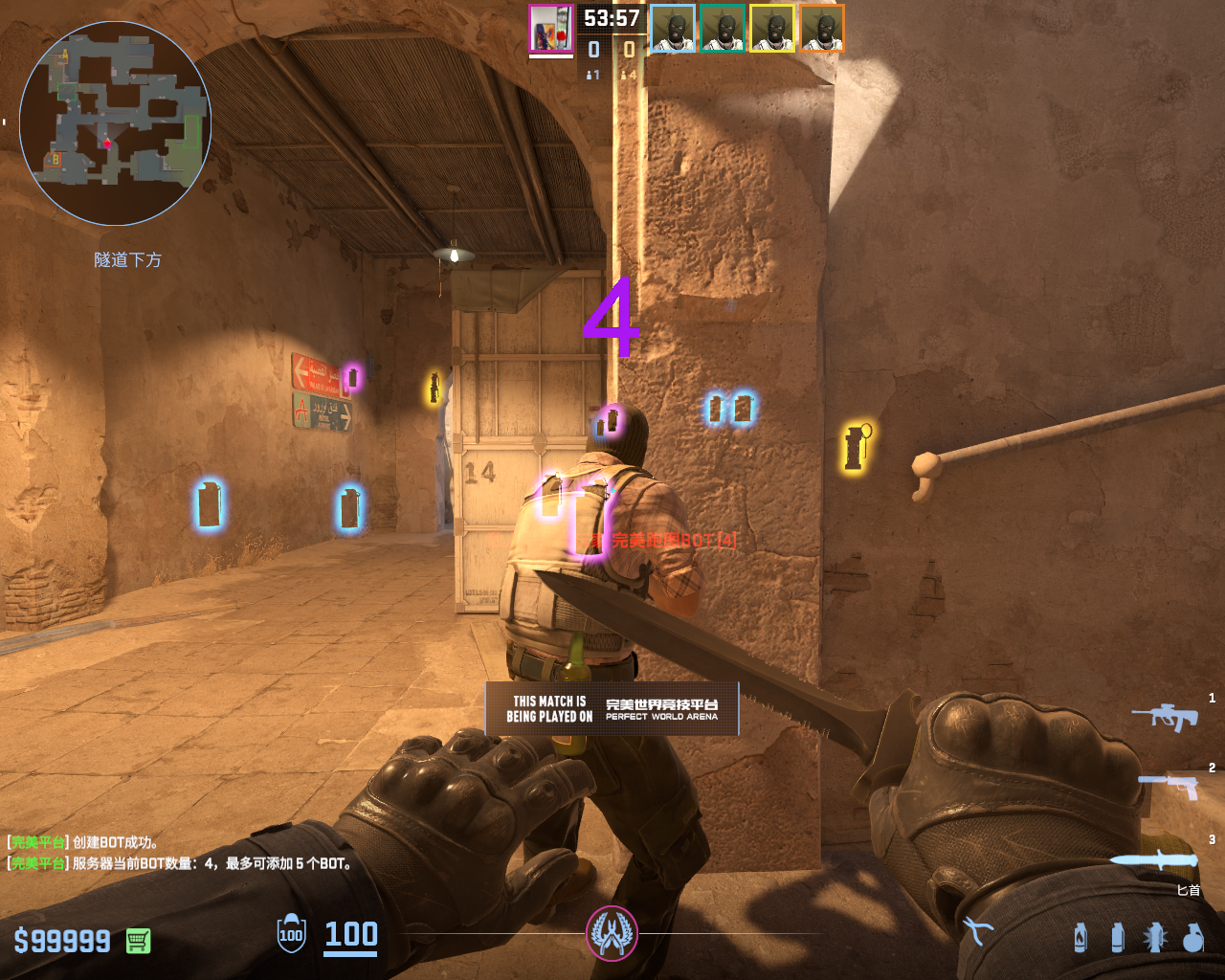Select the light-blue-framed bot avatar
The width and height of the screenshot is (1225, 980).
673,29
